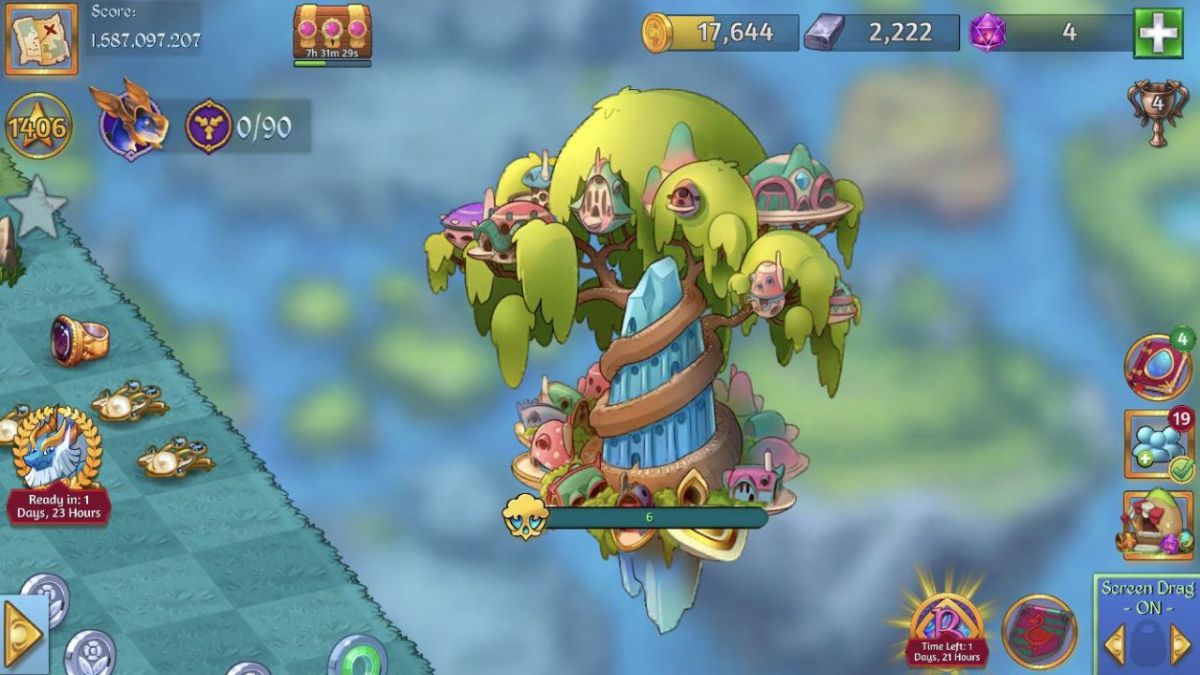Open the dragon portrait icon
This screenshot has height=675, width=1200.
(129, 121)
